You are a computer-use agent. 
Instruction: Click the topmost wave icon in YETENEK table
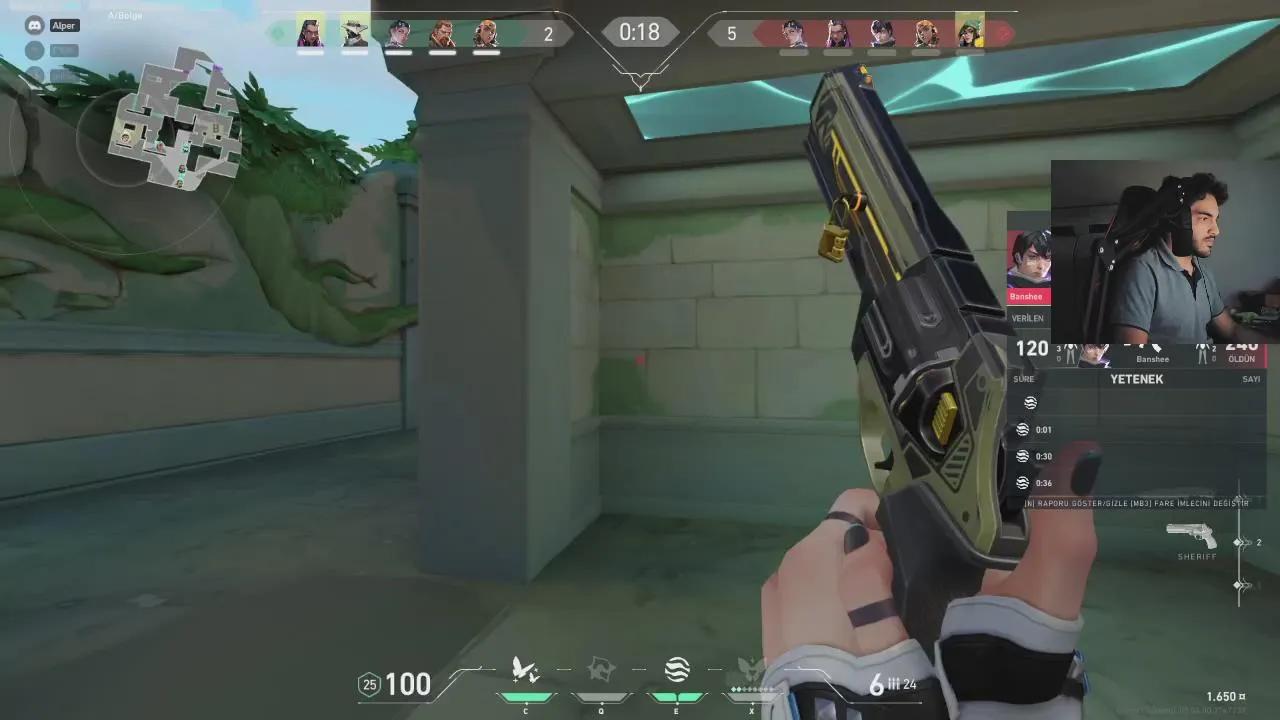[1030, 403]
